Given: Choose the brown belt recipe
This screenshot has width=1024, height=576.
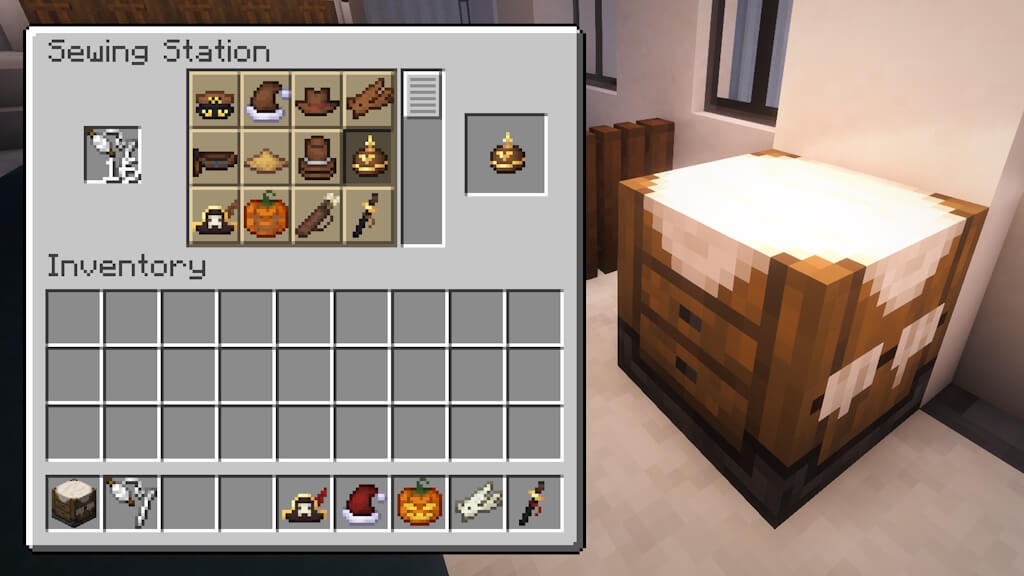Looking at the screenshot, I should pos(215,158).
